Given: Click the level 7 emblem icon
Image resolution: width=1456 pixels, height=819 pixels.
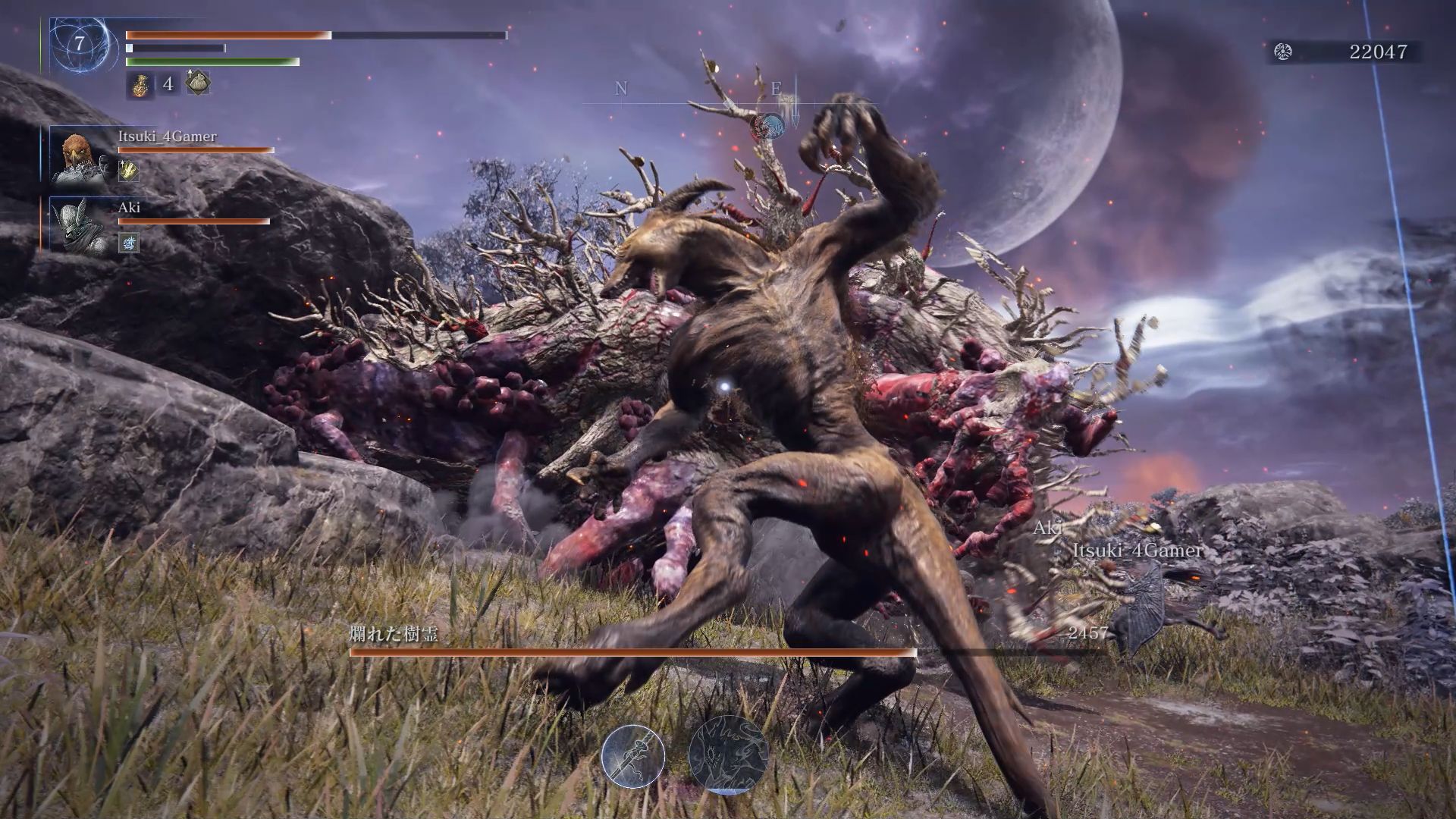Looking at the screenshot, I should 79,44.
